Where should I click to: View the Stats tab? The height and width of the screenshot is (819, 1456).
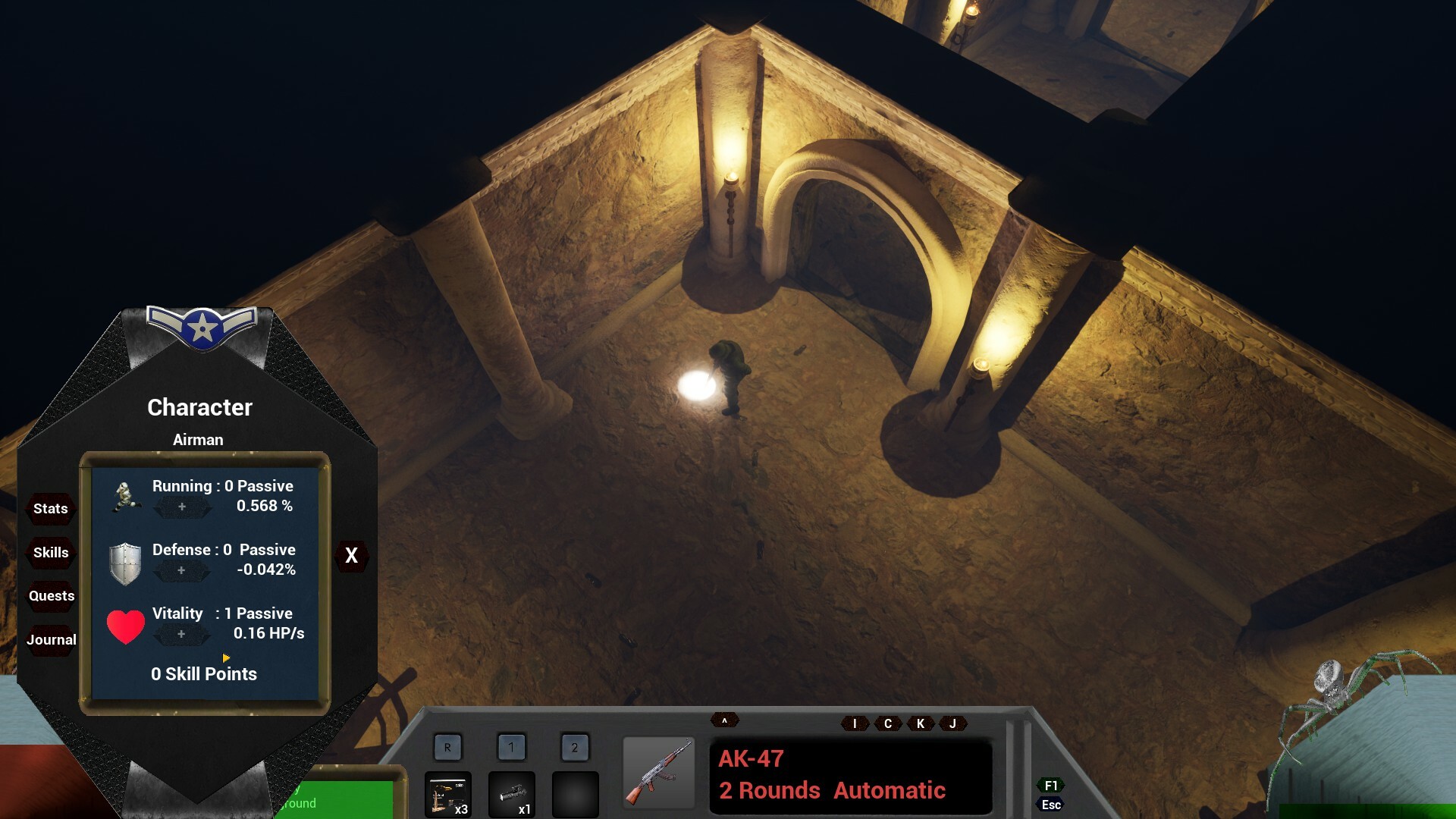coord(50,509)
